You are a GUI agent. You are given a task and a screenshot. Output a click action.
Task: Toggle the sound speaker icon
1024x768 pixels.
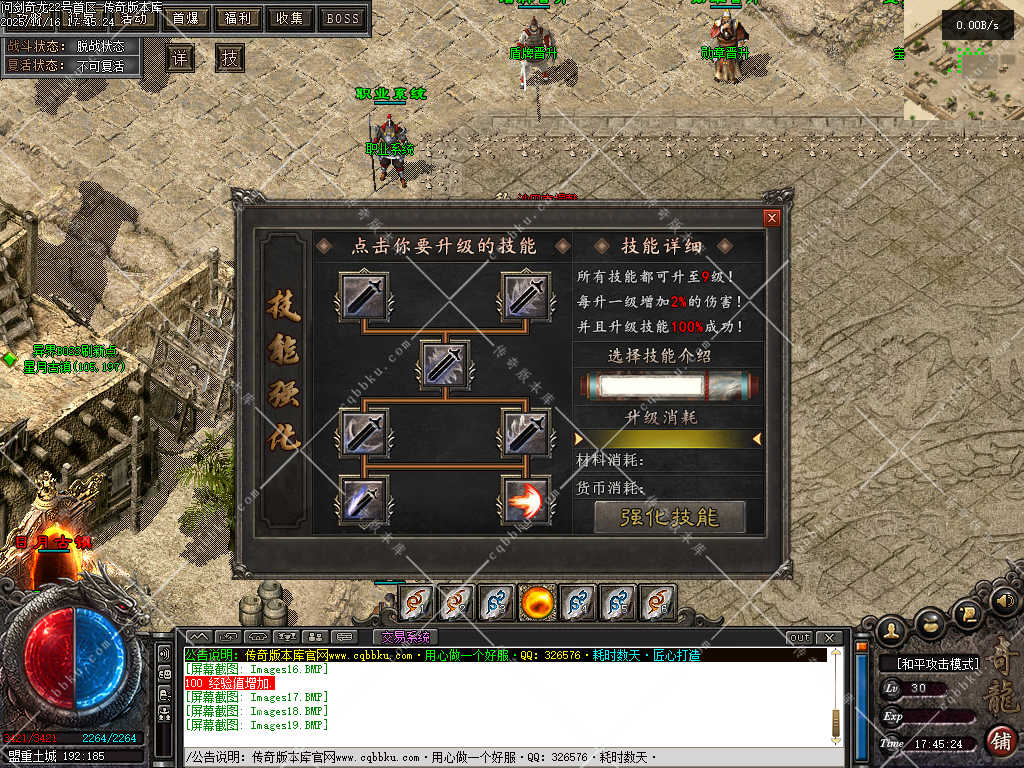(x=1005, y=600)
